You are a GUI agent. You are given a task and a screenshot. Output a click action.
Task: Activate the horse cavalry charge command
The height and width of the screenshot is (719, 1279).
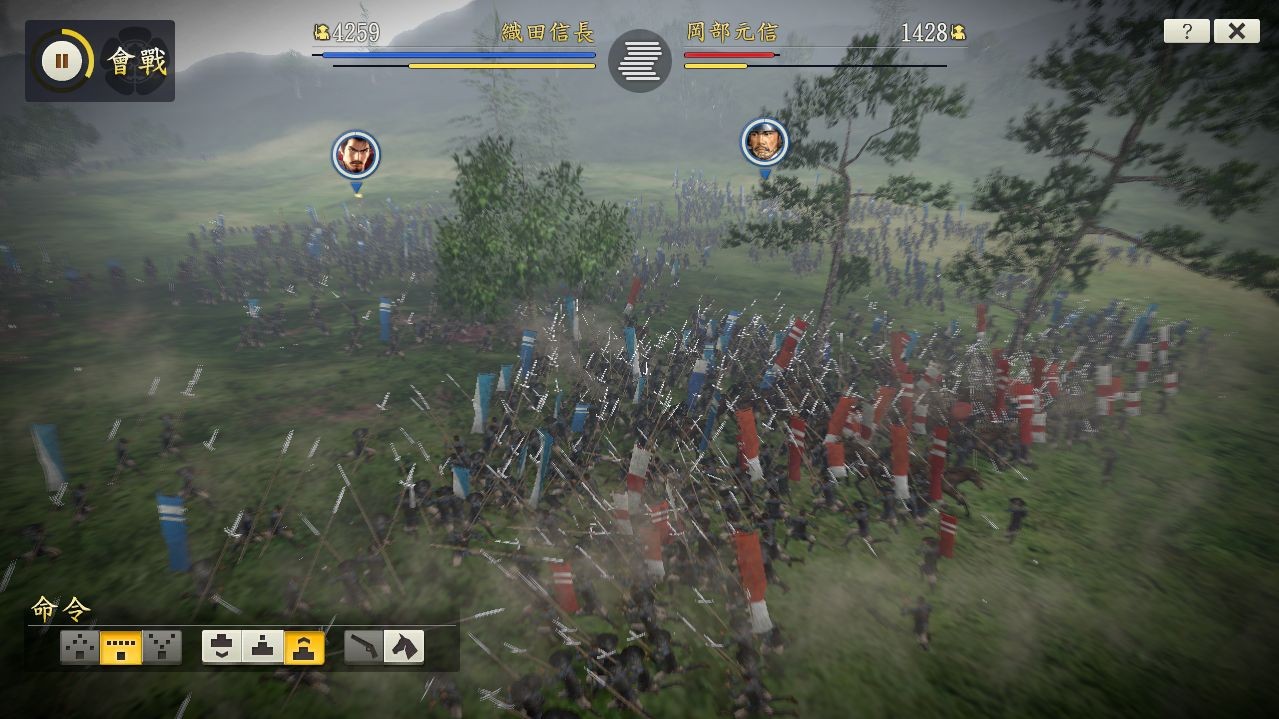[404, 647]
